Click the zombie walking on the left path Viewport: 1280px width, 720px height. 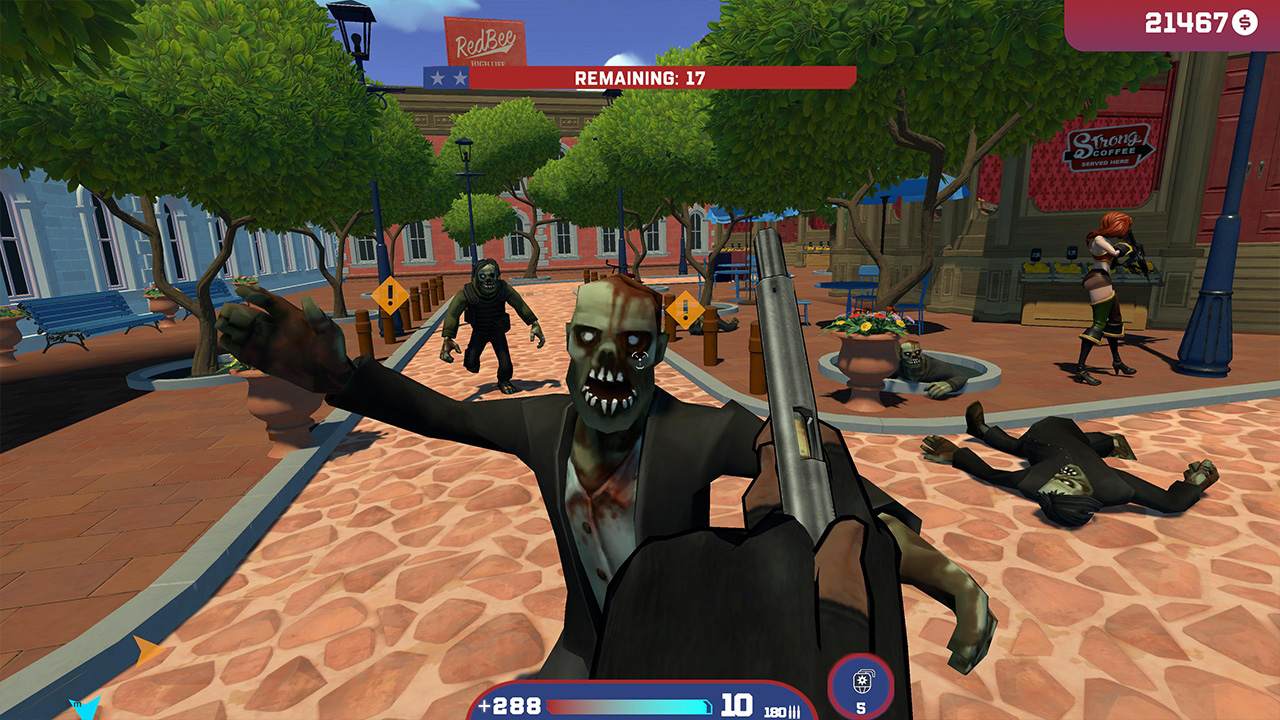coord(490,320)
